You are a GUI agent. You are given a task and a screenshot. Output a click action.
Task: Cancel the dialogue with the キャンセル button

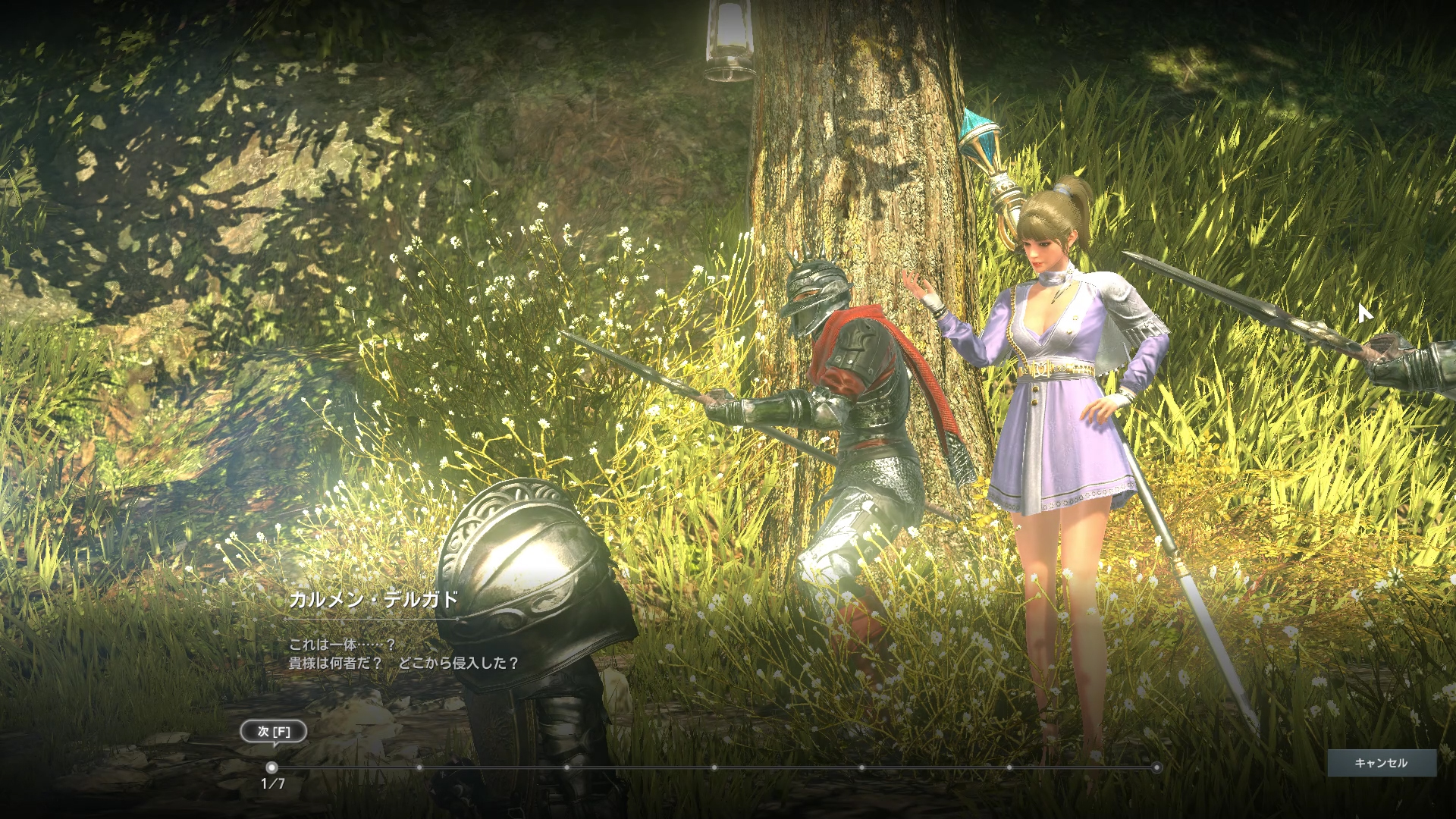pos(1381,763)
